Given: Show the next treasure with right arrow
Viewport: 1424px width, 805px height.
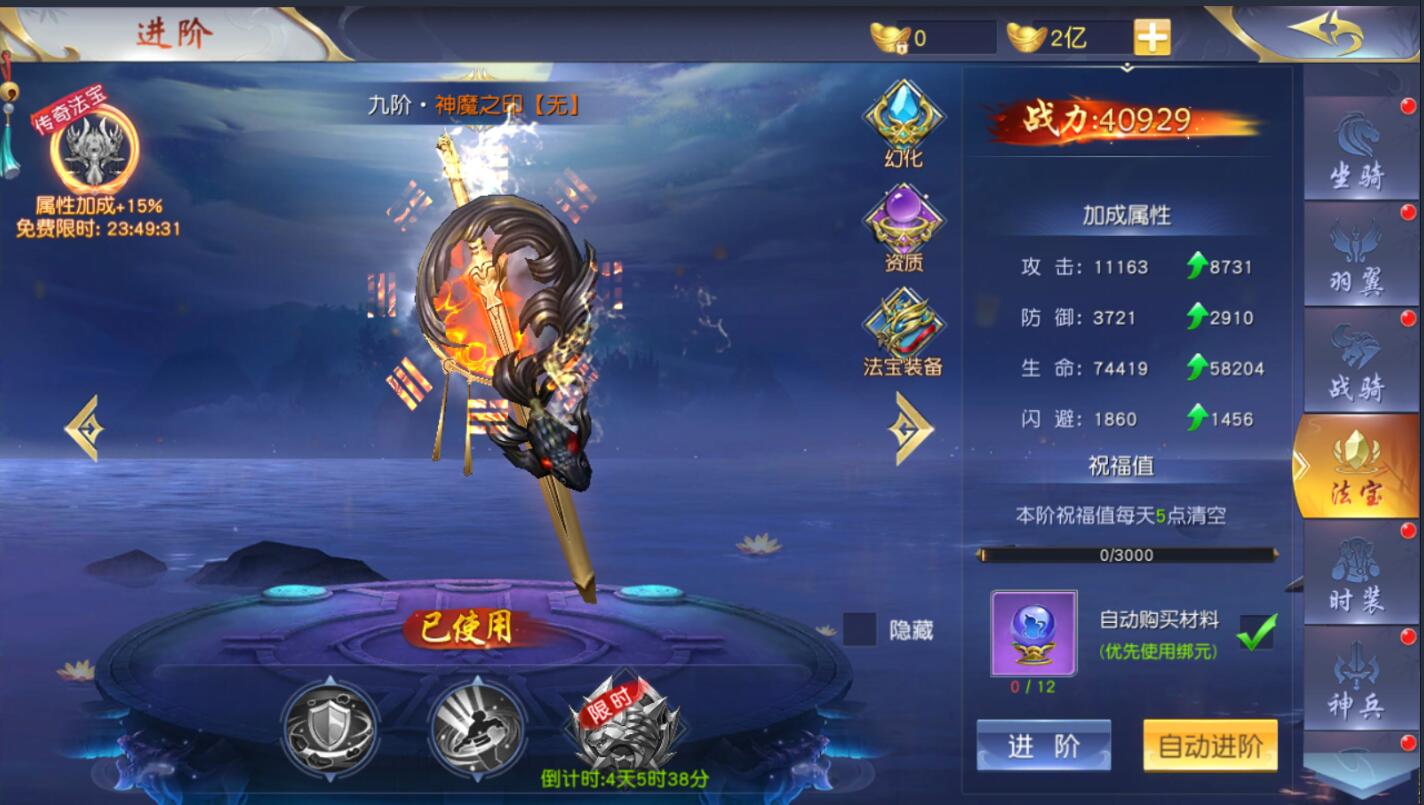Looking at the screenshot, I should 911,429.
